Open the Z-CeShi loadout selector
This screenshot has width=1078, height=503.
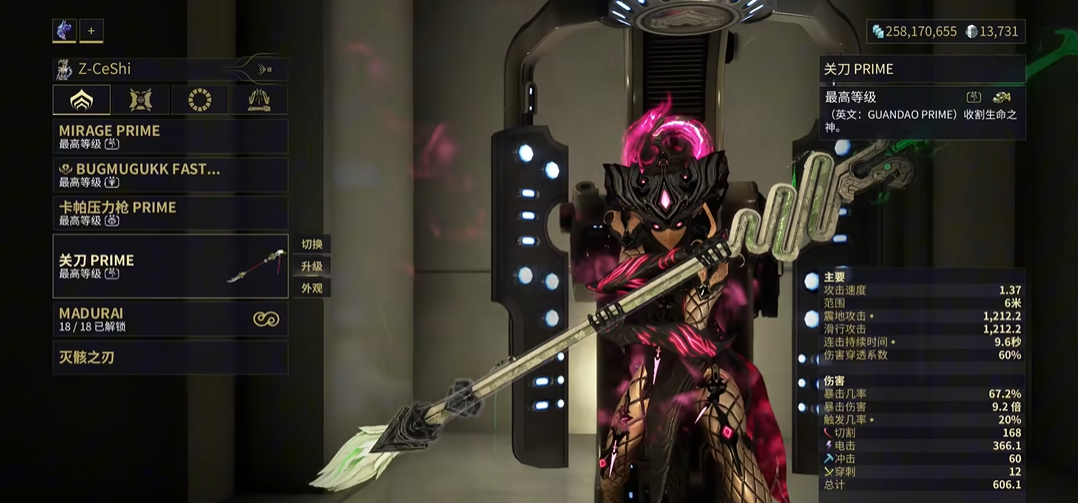click(170, 69)
